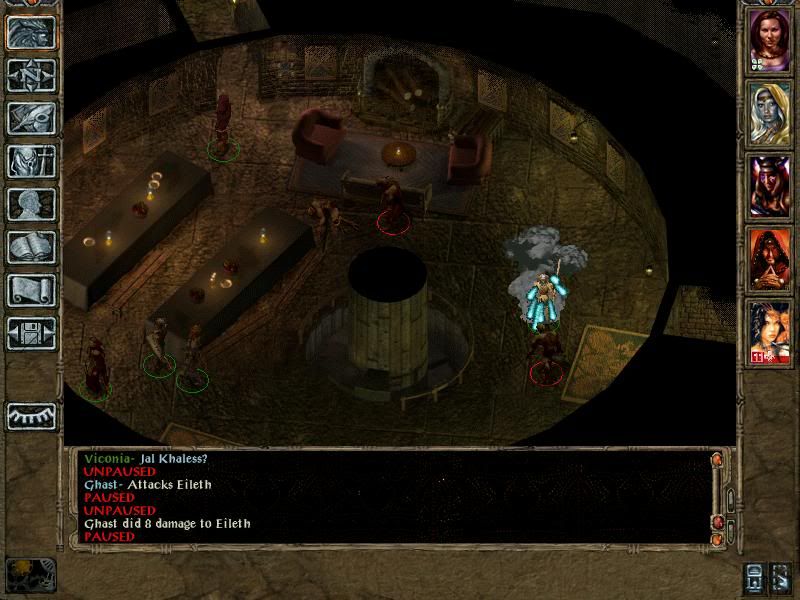800x600 pixels.
Task: Show the character record bust icon
Action: click(31, 204)
